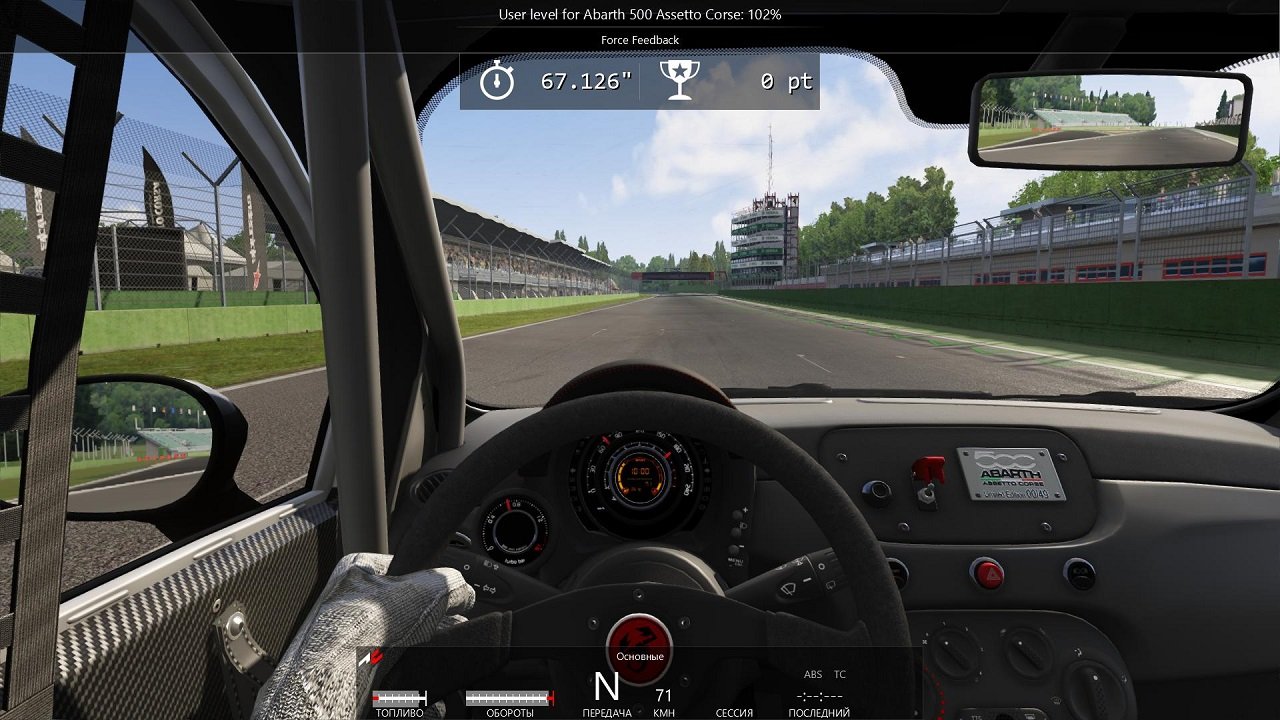Screen dimensions: 1280x720
Task: Click the 67.126 lap time display
Action: click(x=588, y=78)
